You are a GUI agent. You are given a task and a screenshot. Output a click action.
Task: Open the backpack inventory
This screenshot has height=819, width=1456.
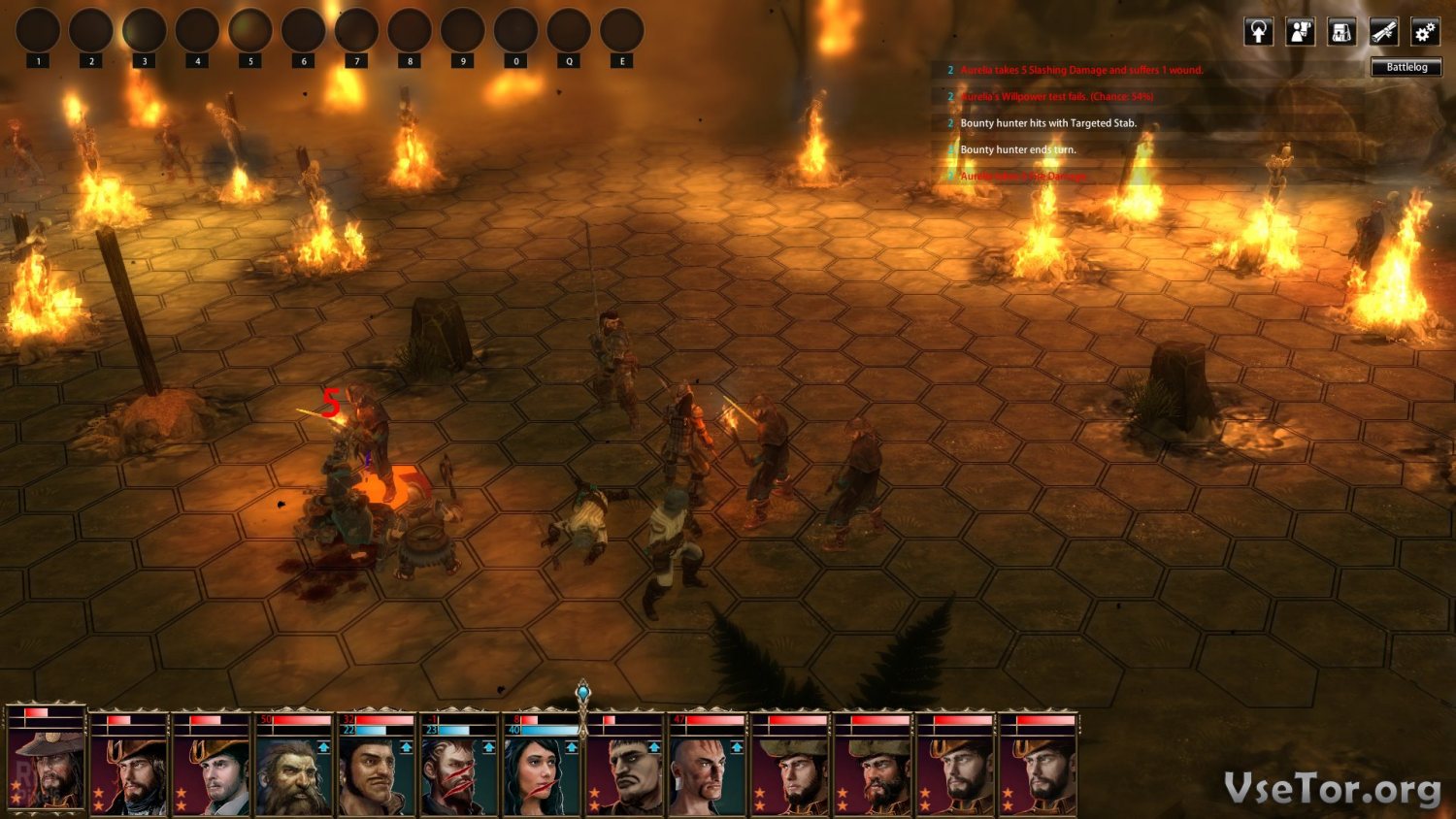tap(1341, 32)
